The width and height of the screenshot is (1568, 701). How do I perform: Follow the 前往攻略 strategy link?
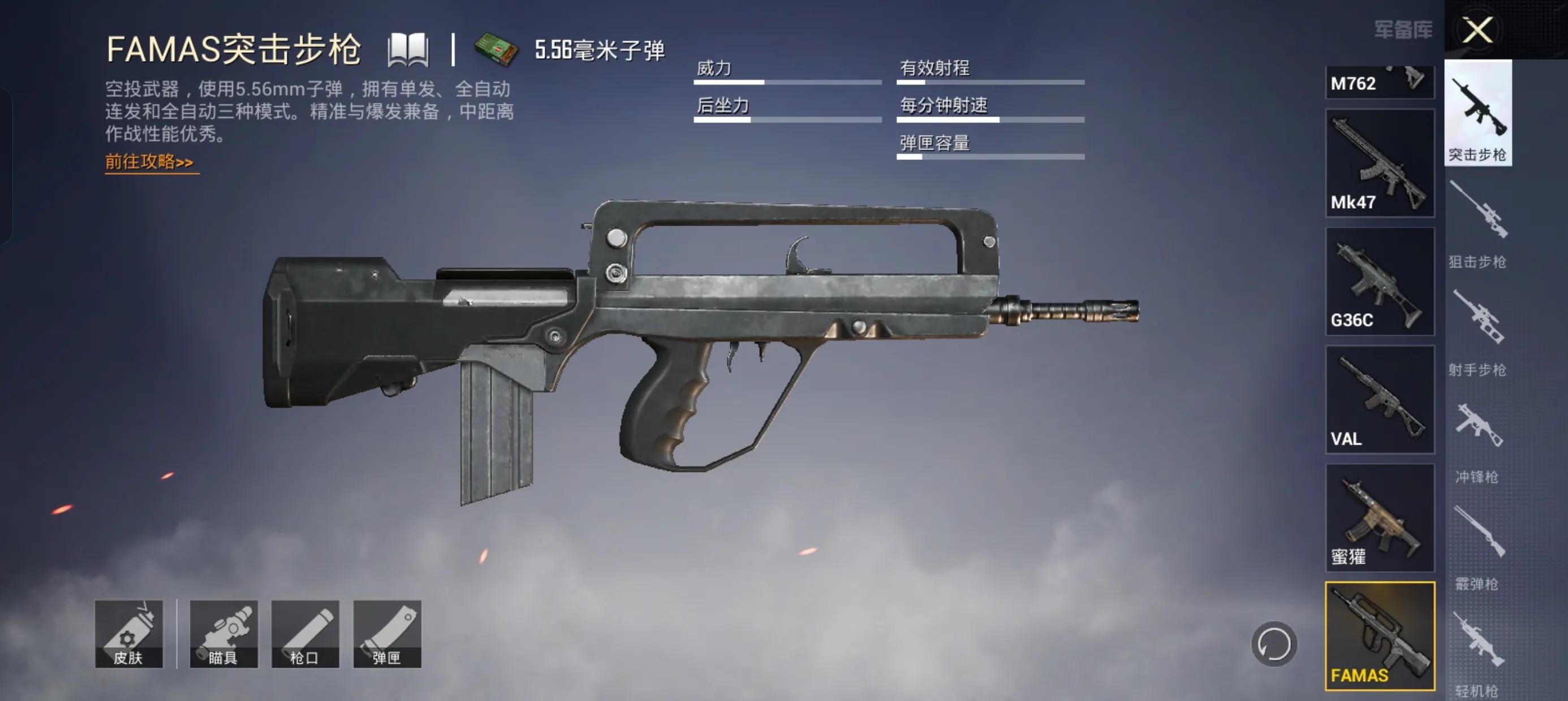tap(150, 162)
